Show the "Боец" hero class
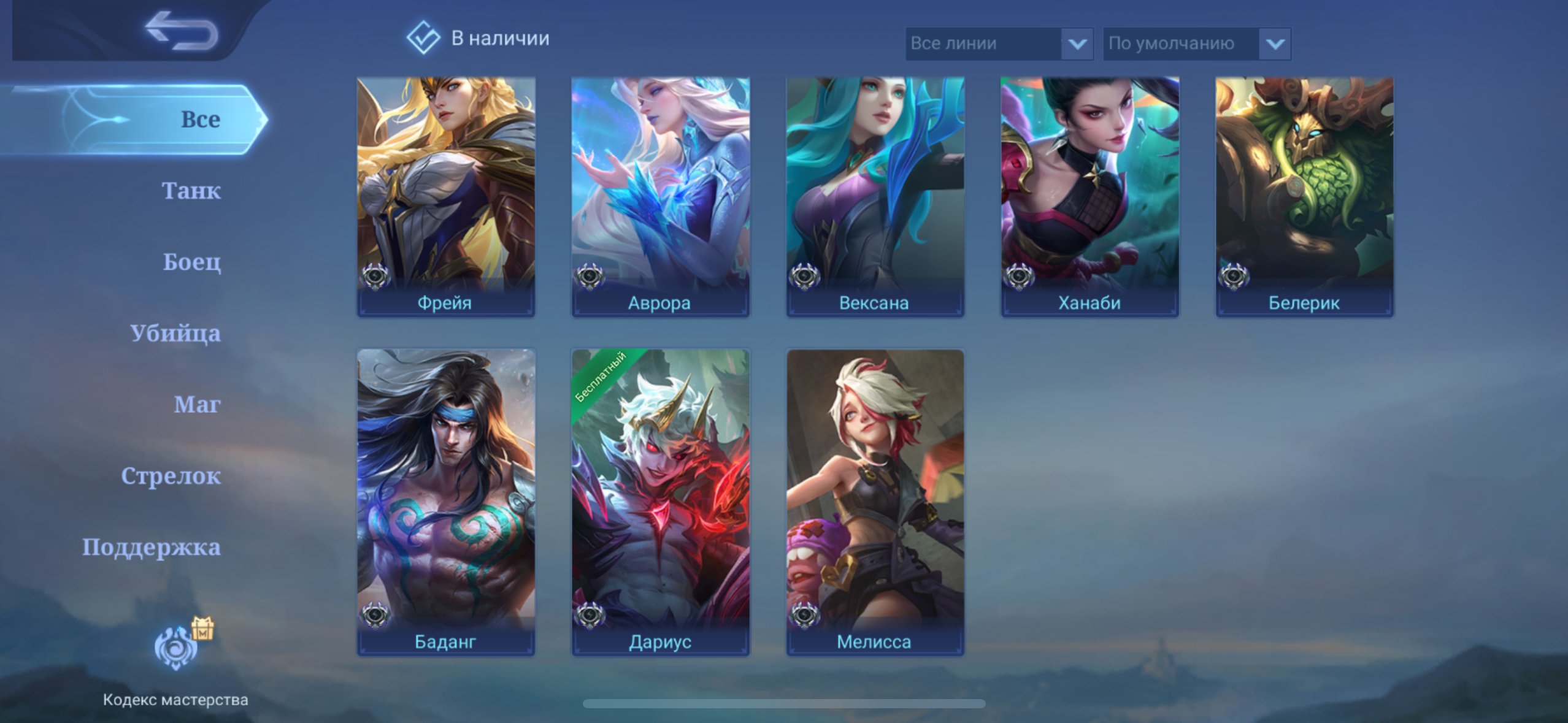Image resolution: width=1568 pixels, height=723 pixels. click(191, 262)
